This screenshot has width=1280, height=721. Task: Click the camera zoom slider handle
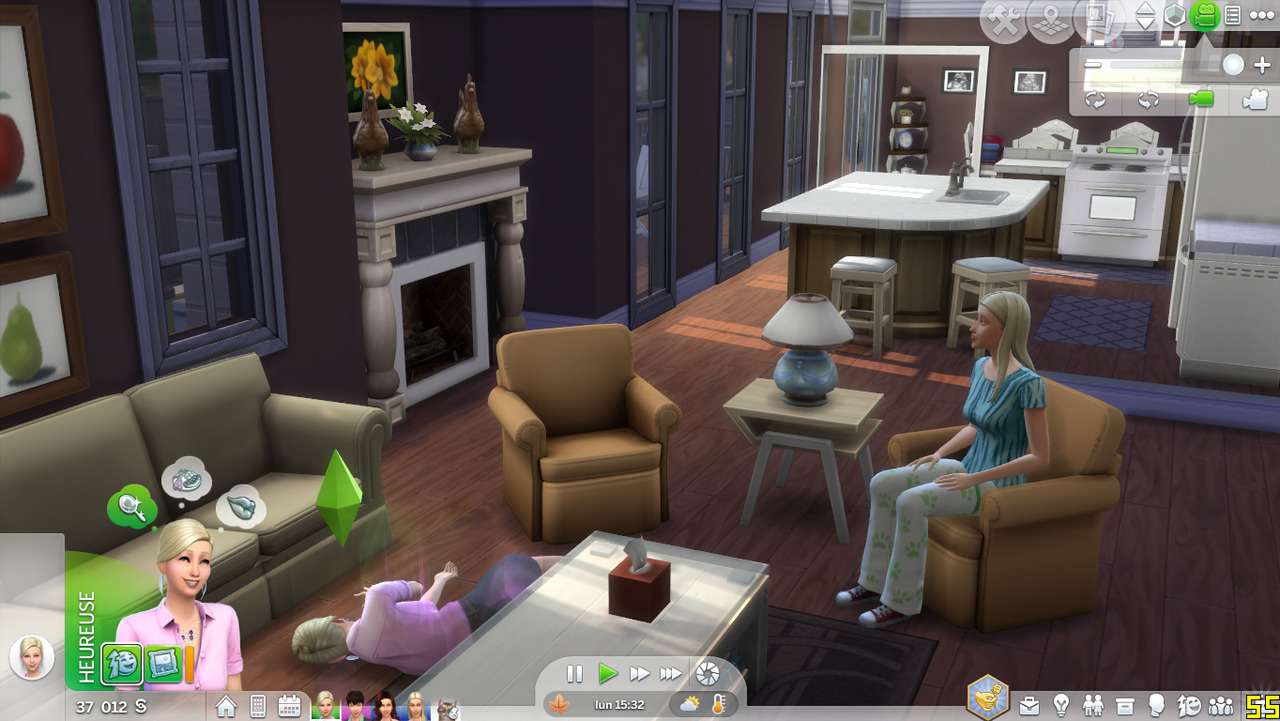click(1233, 65)
